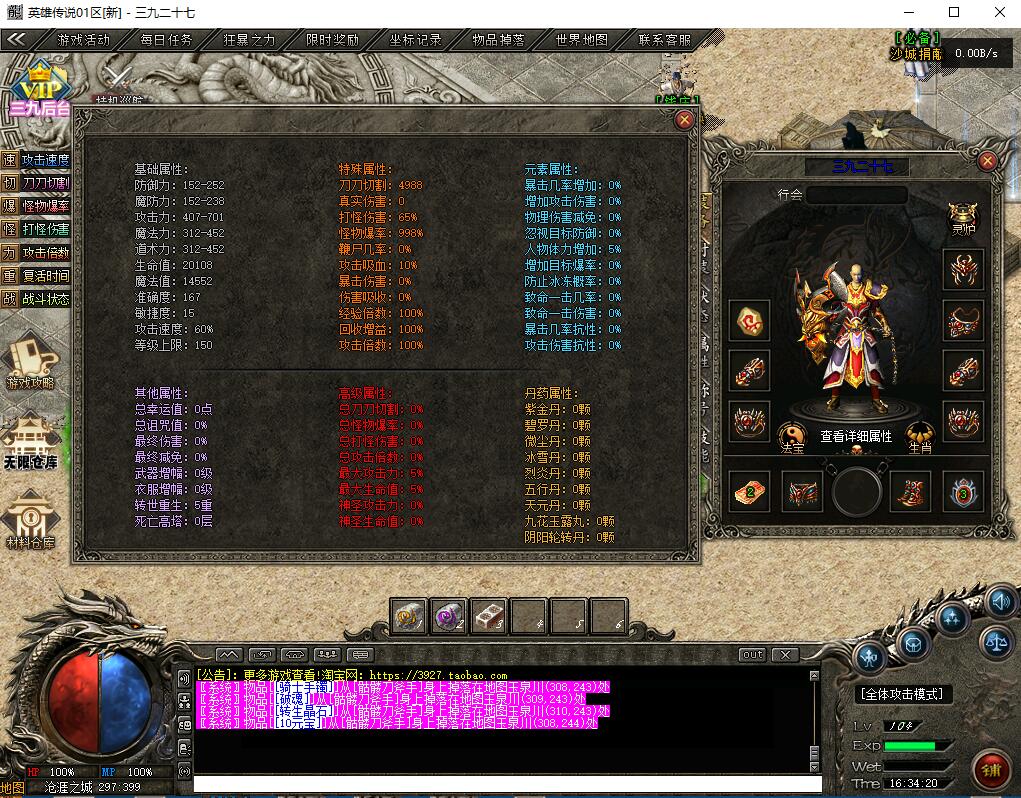1021x798 pixels.
Task: Maximize the game window
Action: (x=953, y=12)
